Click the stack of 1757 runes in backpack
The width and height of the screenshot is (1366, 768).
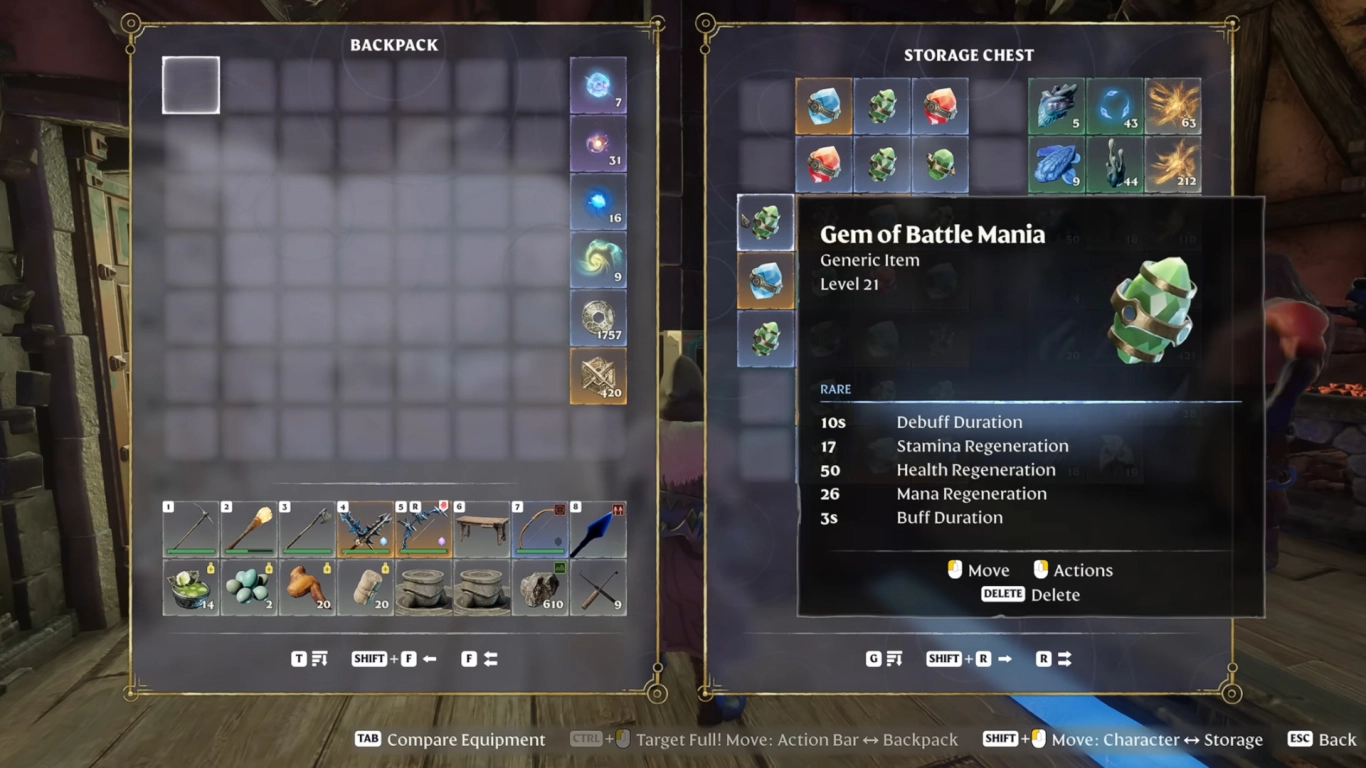pos(598,319)
